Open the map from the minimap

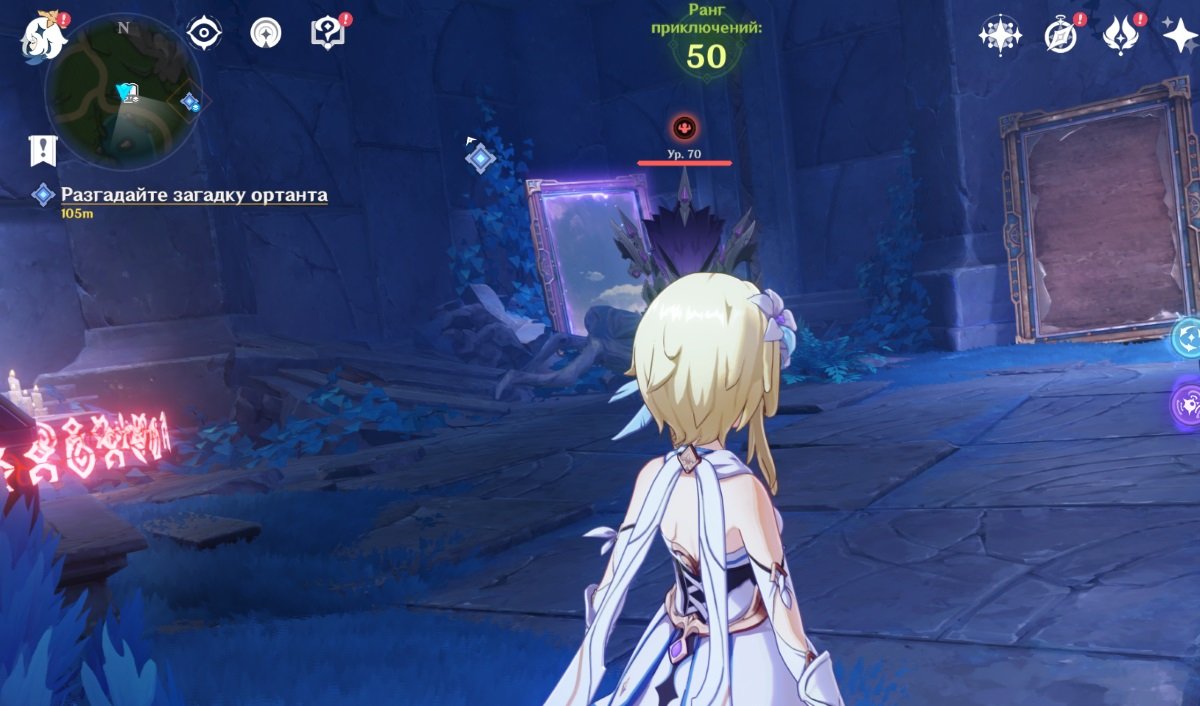[123, 91]
